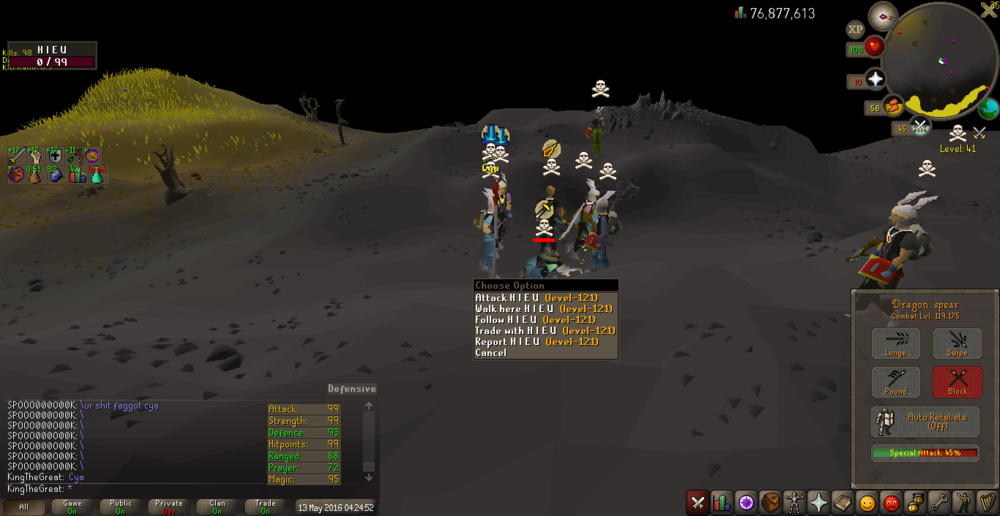This screenshot has width=1000, height=516.
Task: Click the XP drops orb
Action: (x=856, y=30)
